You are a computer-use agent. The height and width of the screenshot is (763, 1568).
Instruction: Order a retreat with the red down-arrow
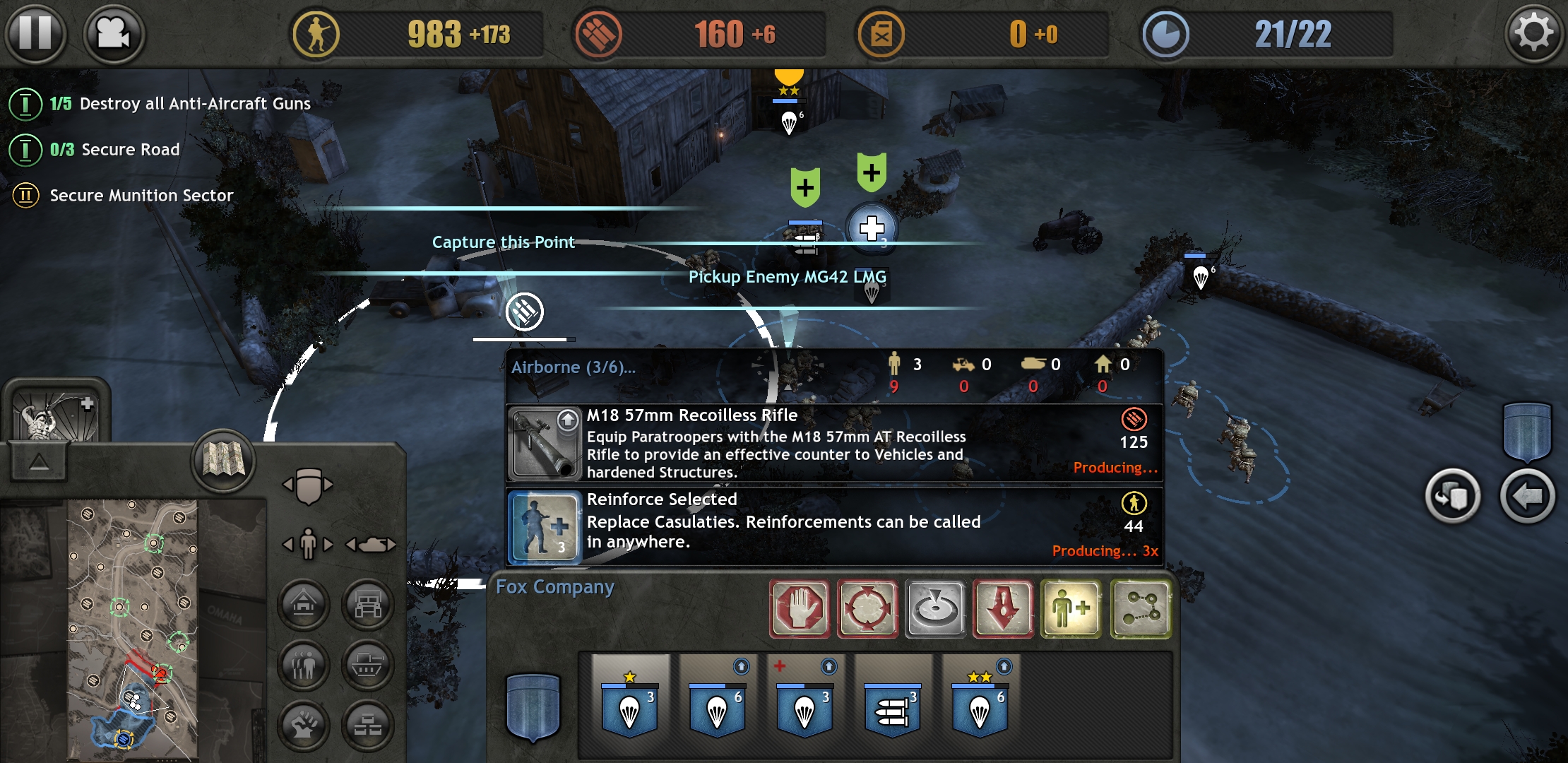coord(1004,609)
